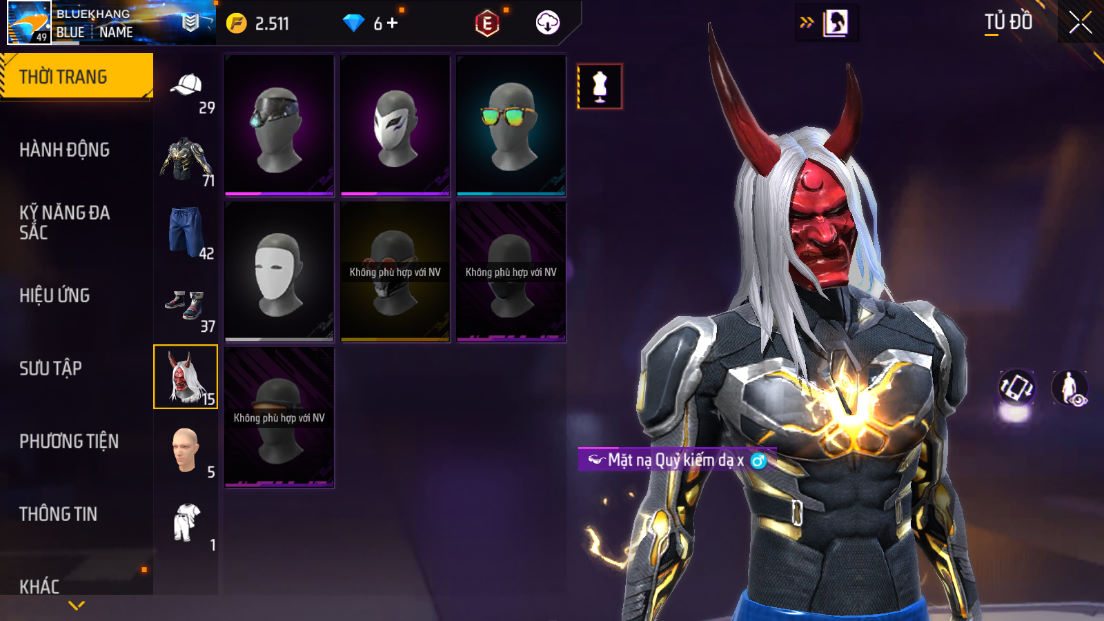
Task: Select the black and white split mask
Action: [x=395, y=125]
